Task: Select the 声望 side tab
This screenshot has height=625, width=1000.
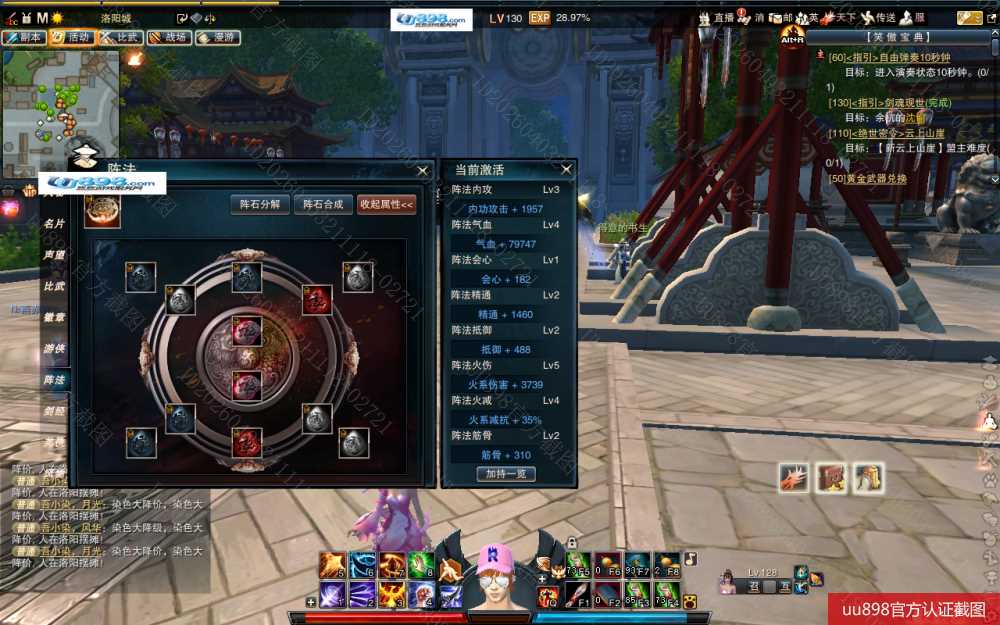Action: [x=54, y=255]
